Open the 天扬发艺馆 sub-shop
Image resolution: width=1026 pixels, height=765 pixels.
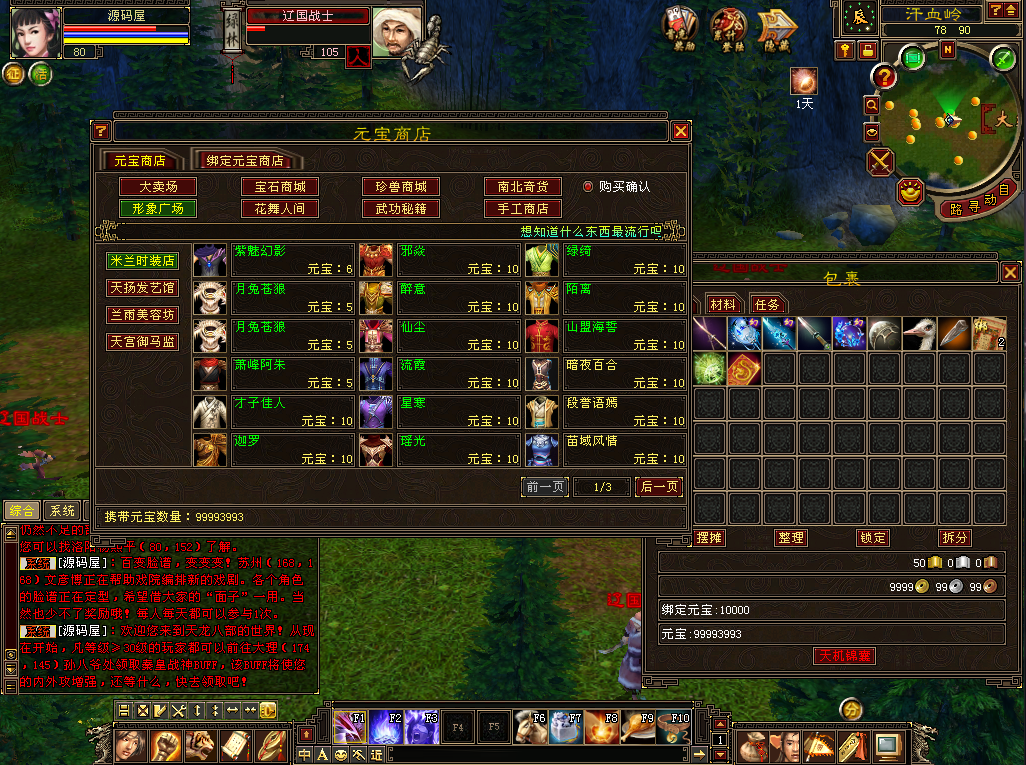pos(143,288)
